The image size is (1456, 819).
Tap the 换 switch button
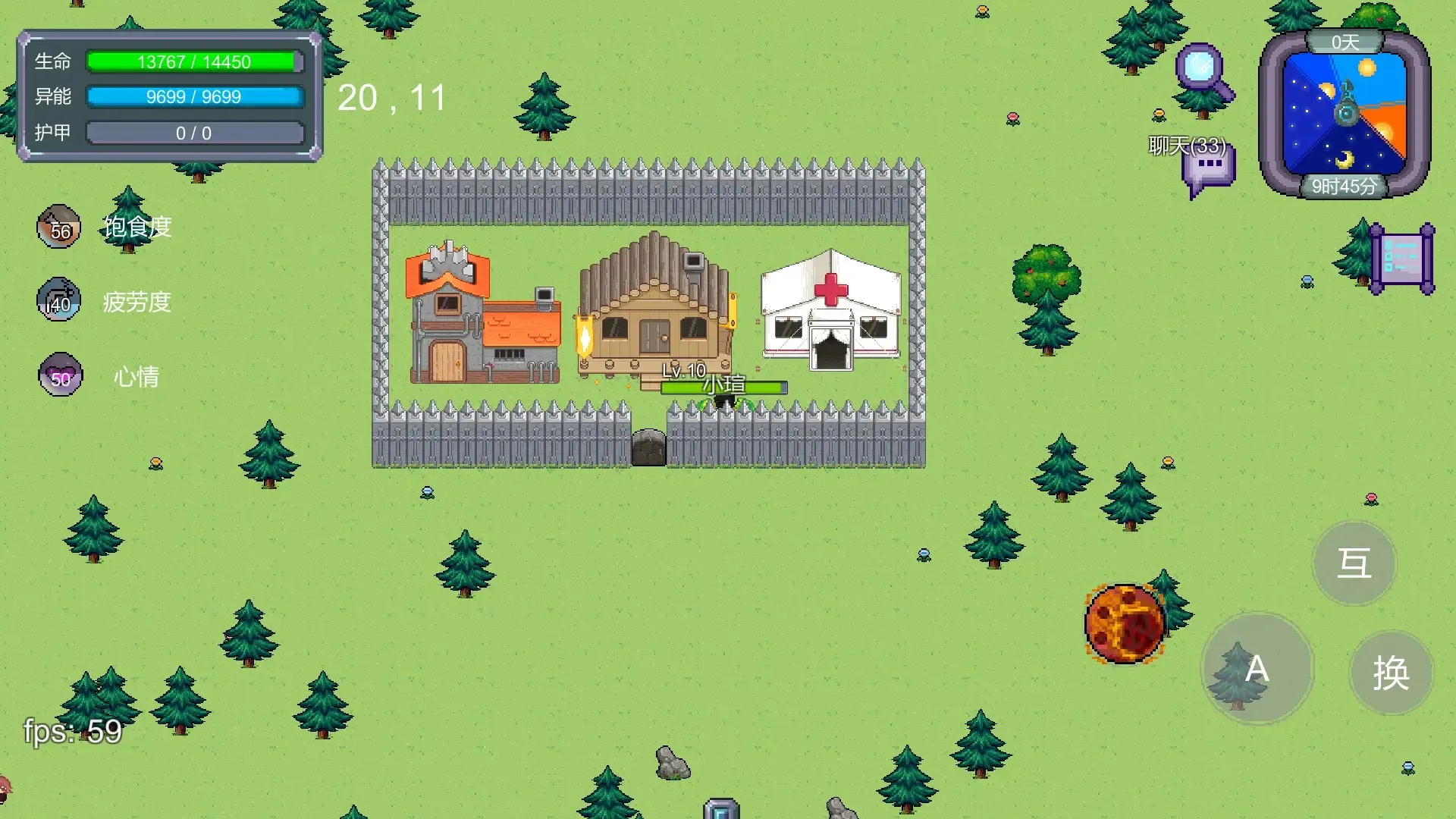[x=1391, y=672]
